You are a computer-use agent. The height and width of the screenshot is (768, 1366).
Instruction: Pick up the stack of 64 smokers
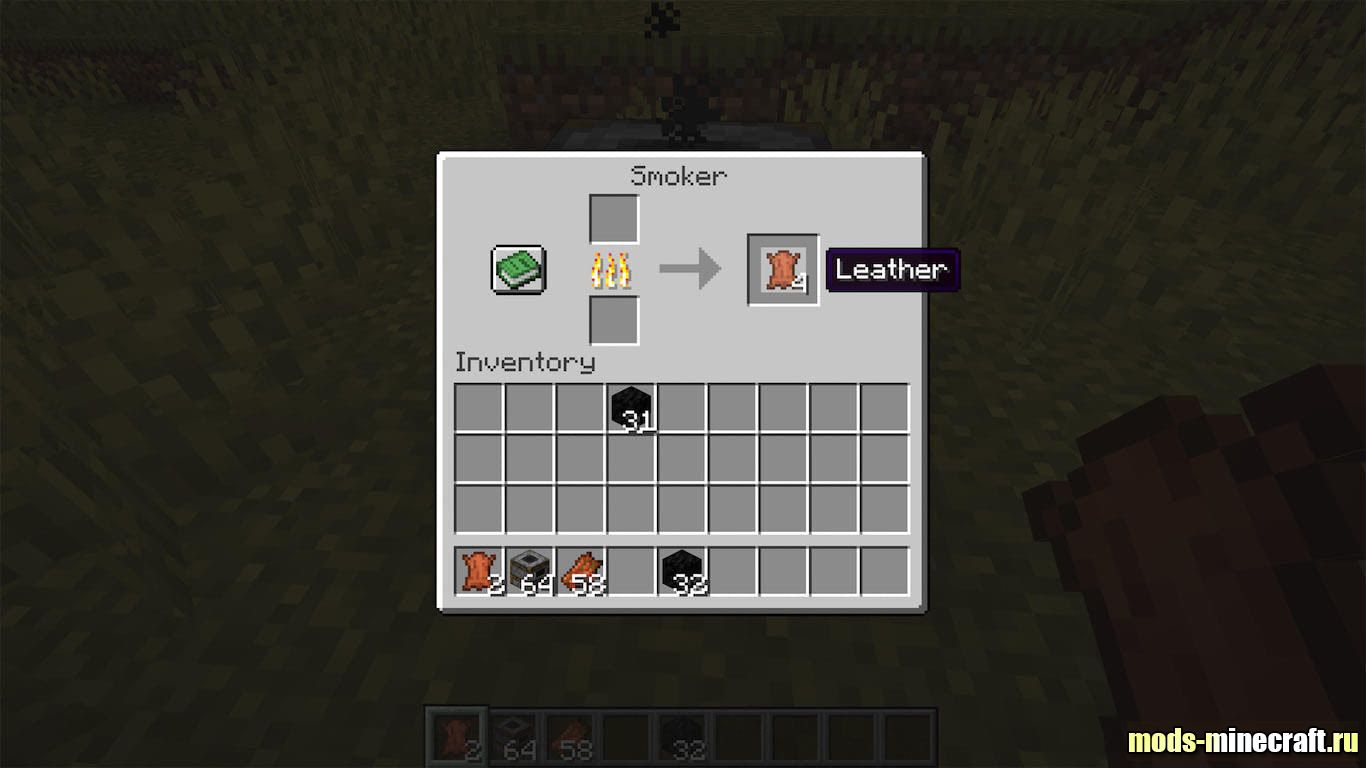531,571
